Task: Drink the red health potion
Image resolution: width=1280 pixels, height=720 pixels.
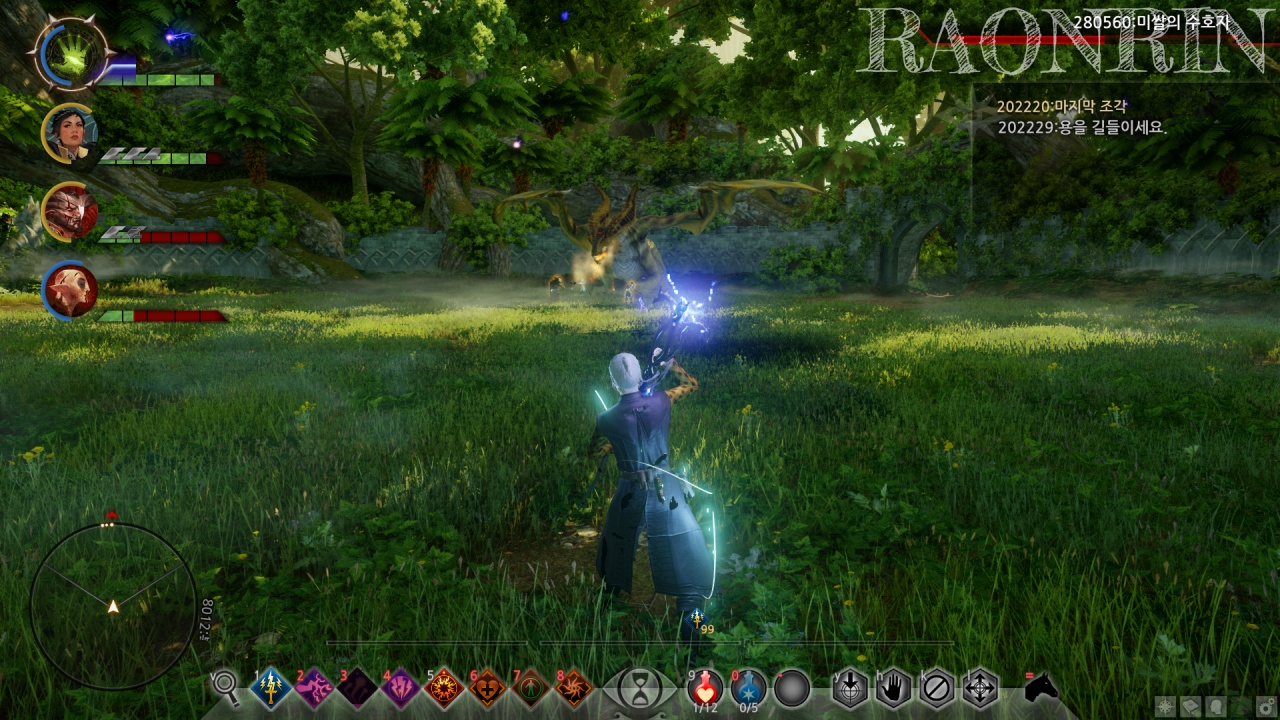Action: click(x=706, y=687)
